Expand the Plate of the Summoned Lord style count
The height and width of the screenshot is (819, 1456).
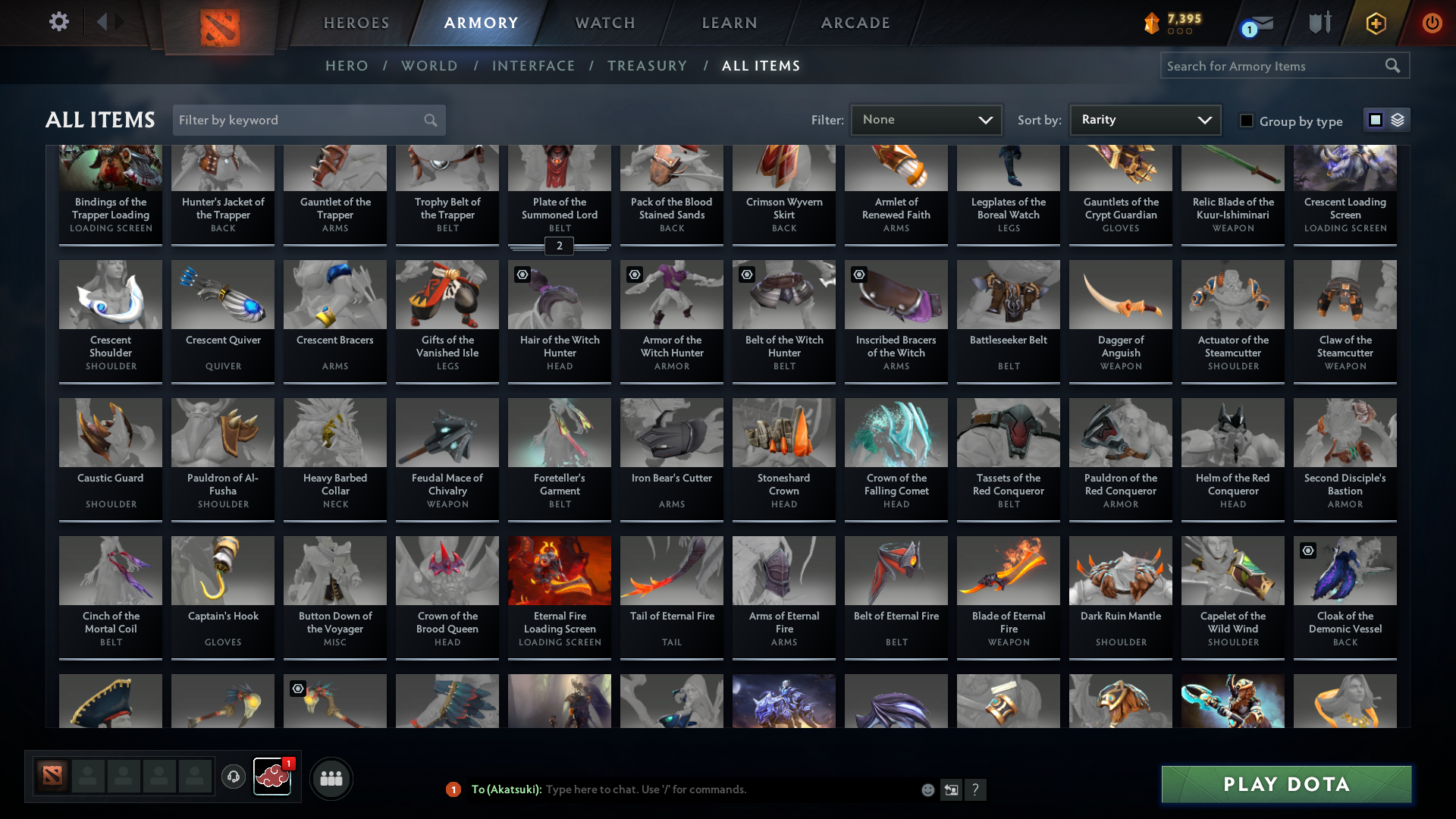(559, 246)
